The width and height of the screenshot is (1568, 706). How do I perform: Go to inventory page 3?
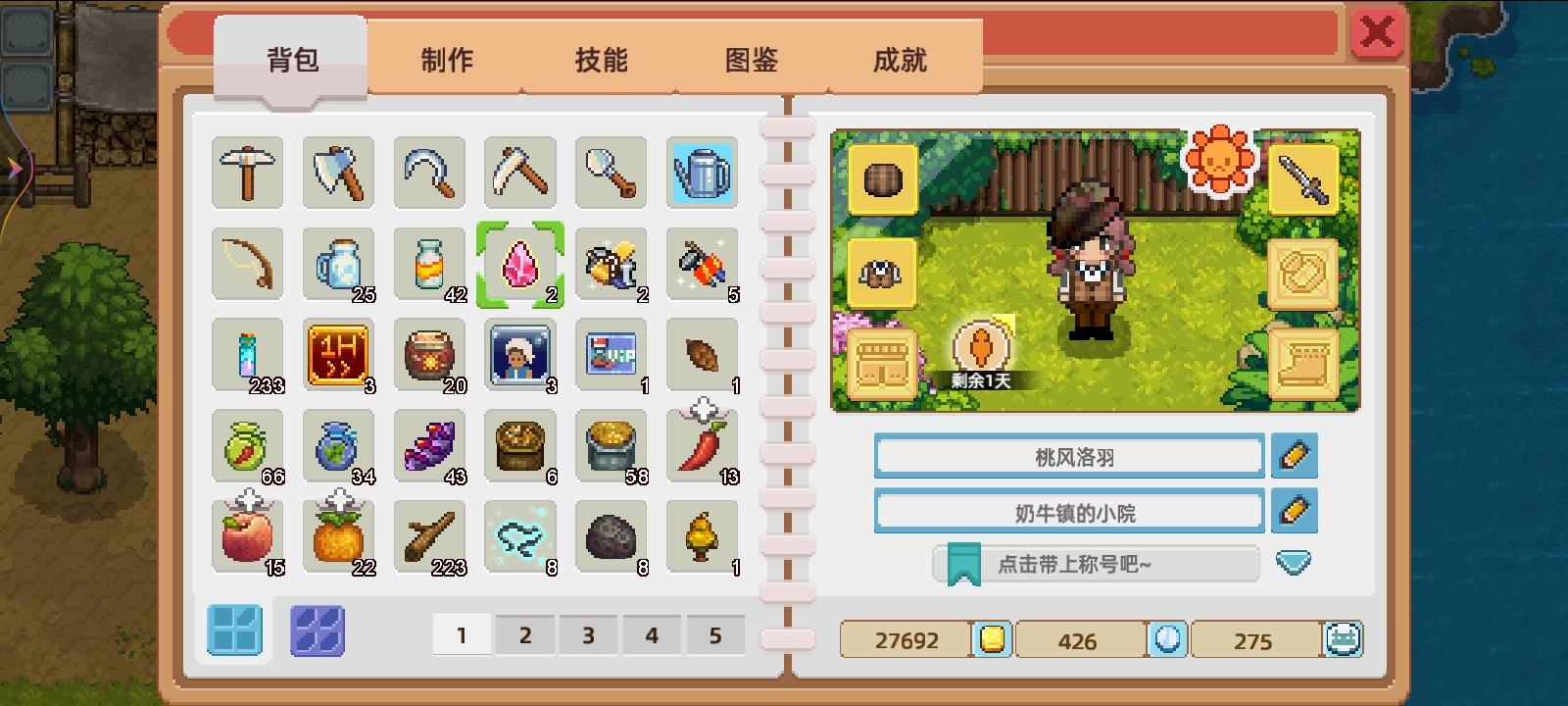click(588, 634)
